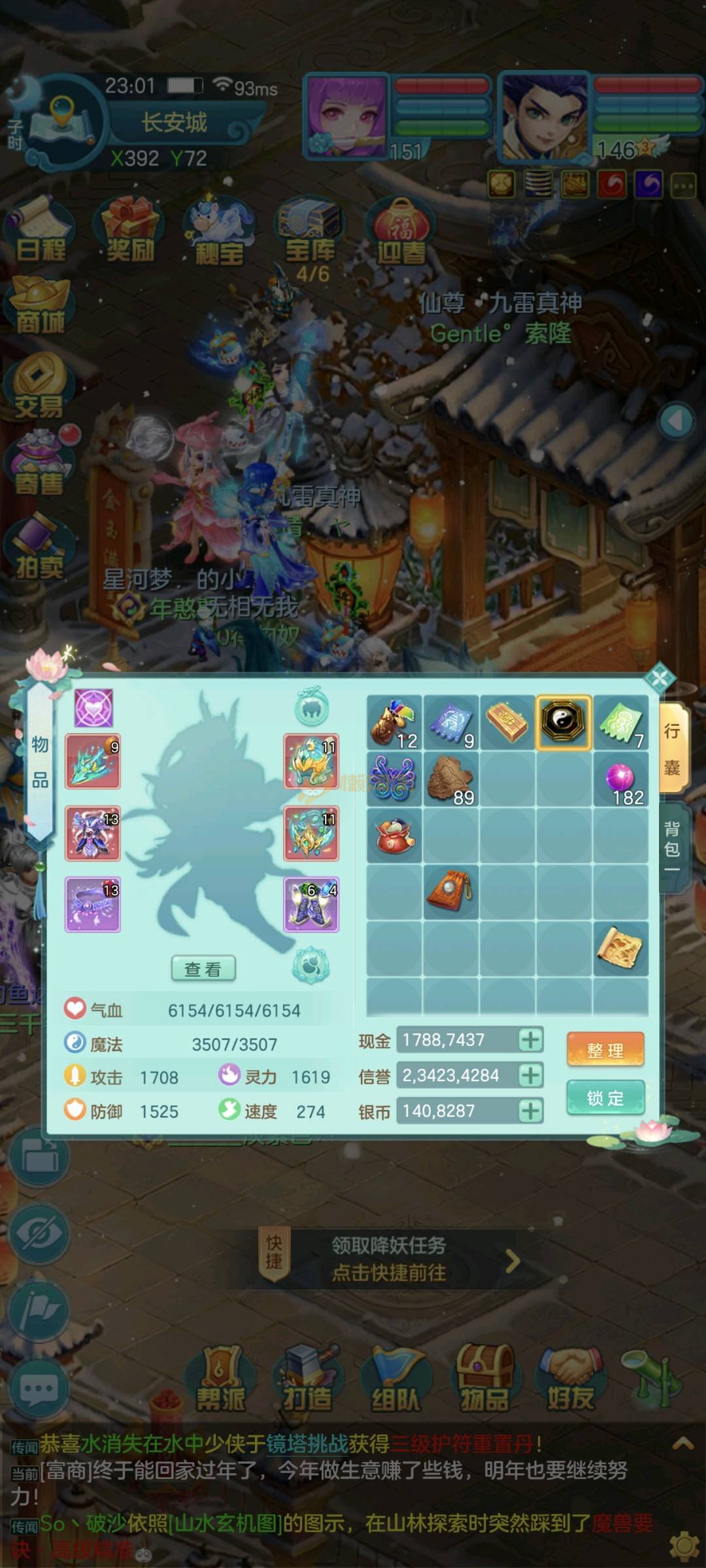Click the 整理 sort button

pyautogui.click(x=605, y=1050)
